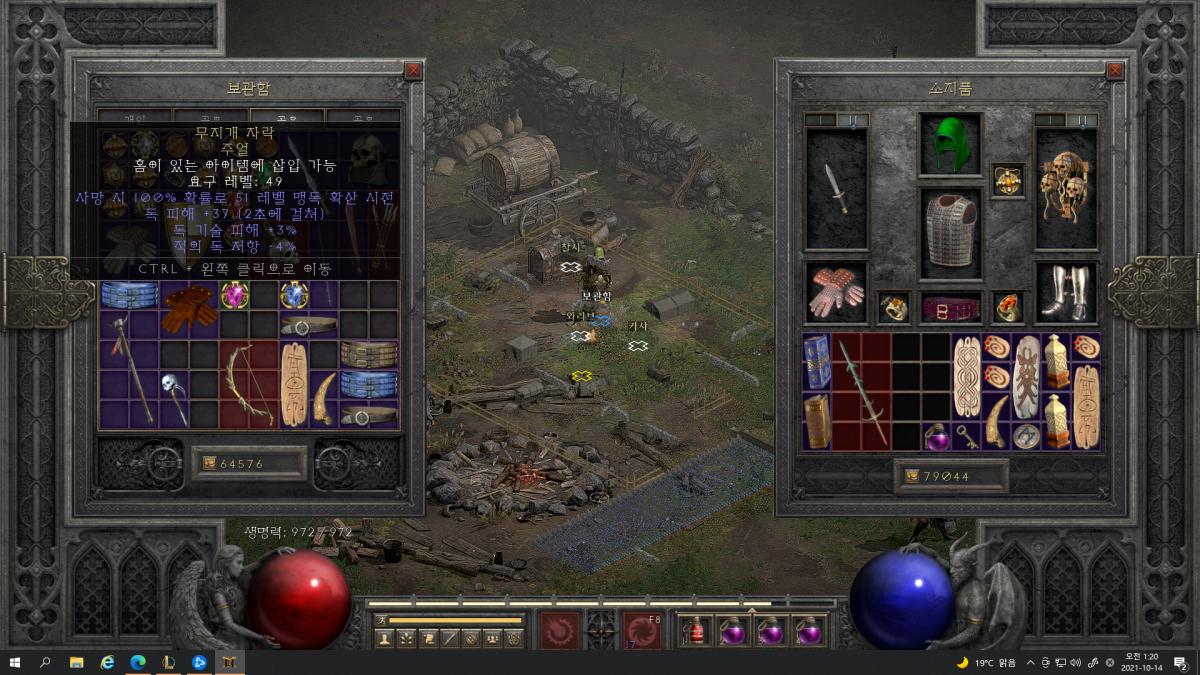Close the stash window

[413, 71]
